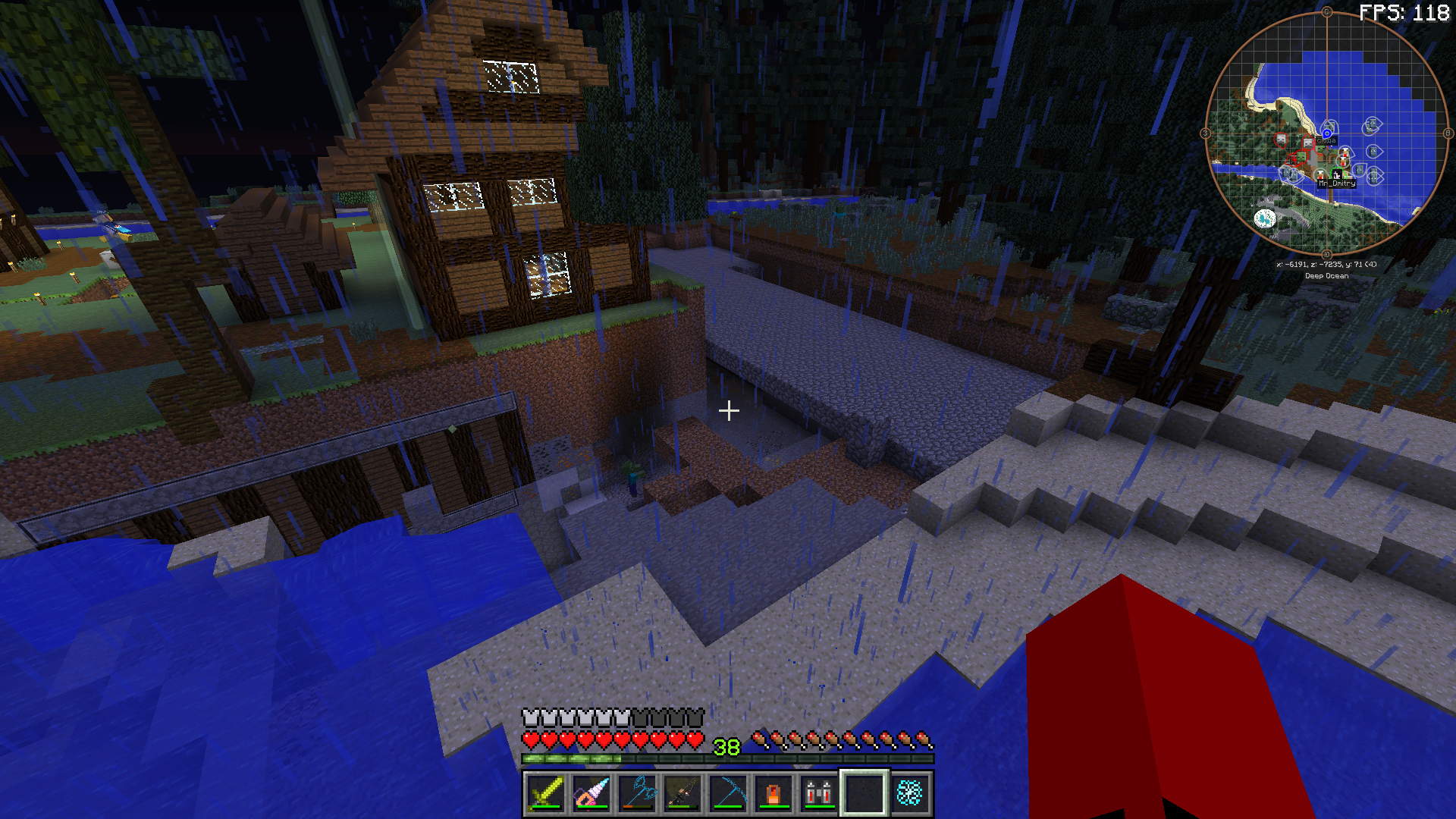Select the orange jetpack hotbar slot

pyautogui.click(x=773, y=793)
